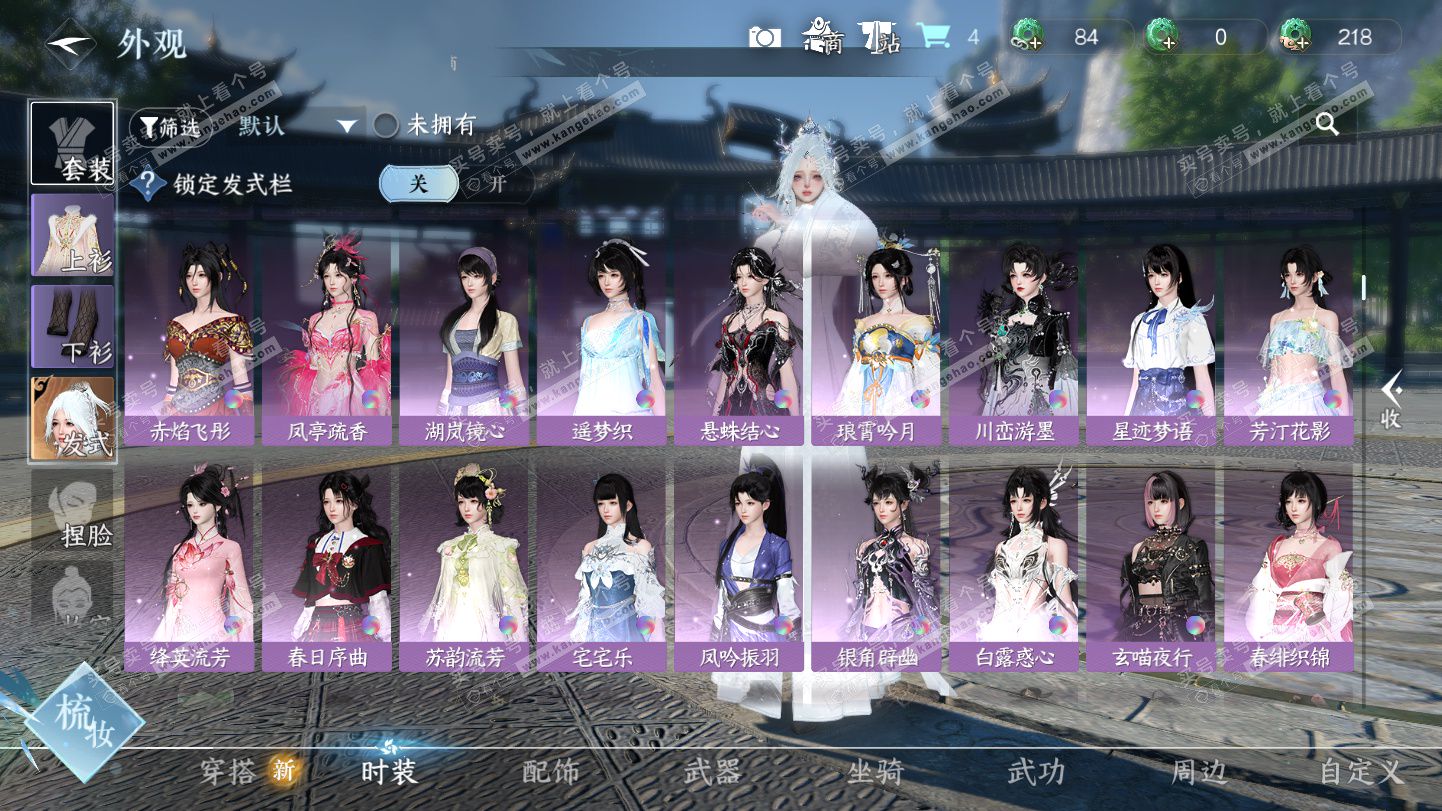This screenshot has height=811, width=1442.
Task: Choose the 发式 hairstyle category
Action: [x=72, y=418]
